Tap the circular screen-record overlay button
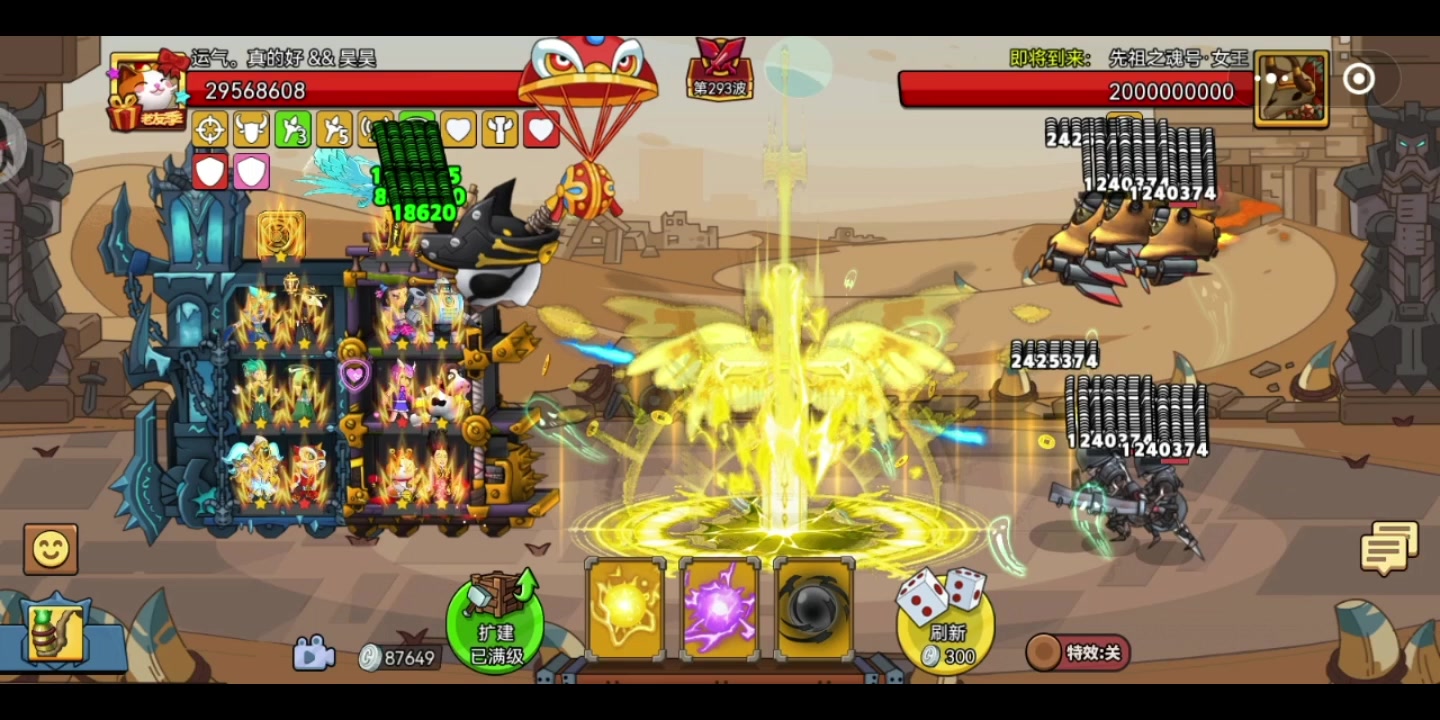Image resolution: width=1440 pixels, height=720 pixels. tap(1358, 79)
